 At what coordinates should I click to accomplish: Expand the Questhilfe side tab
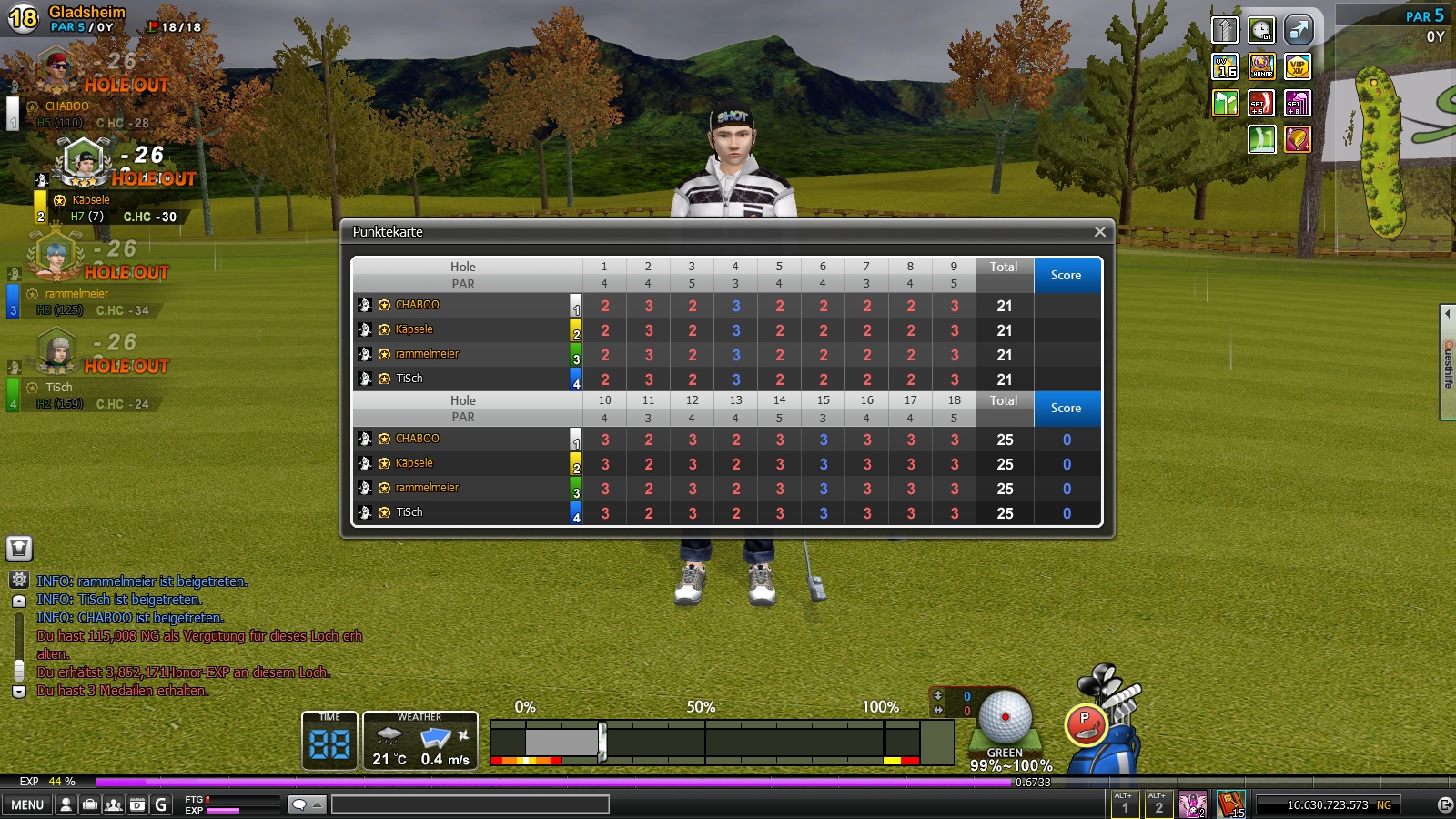1448,362
